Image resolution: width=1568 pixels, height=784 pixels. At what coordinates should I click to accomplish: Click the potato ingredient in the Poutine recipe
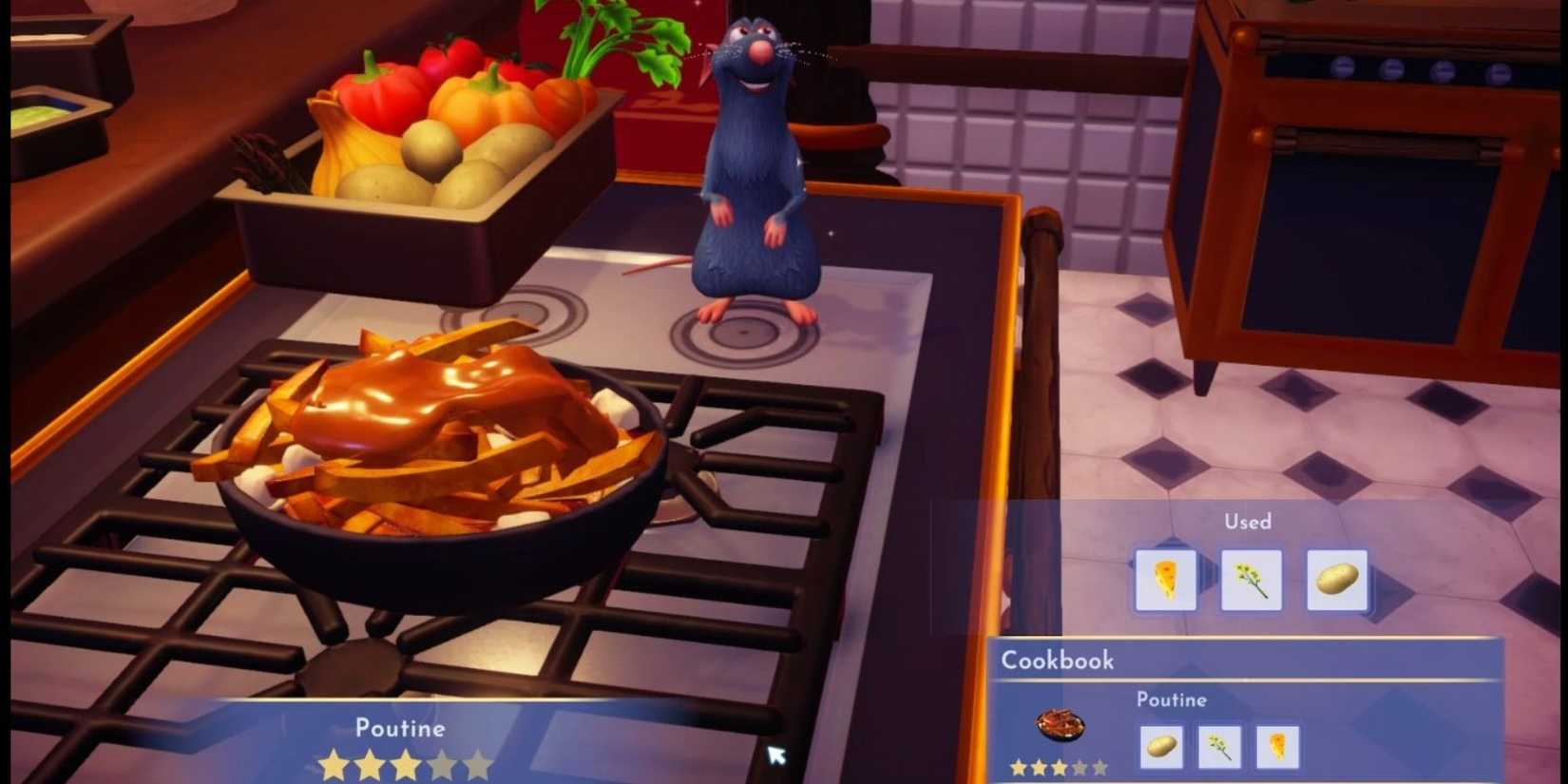tap(1164, 749)
